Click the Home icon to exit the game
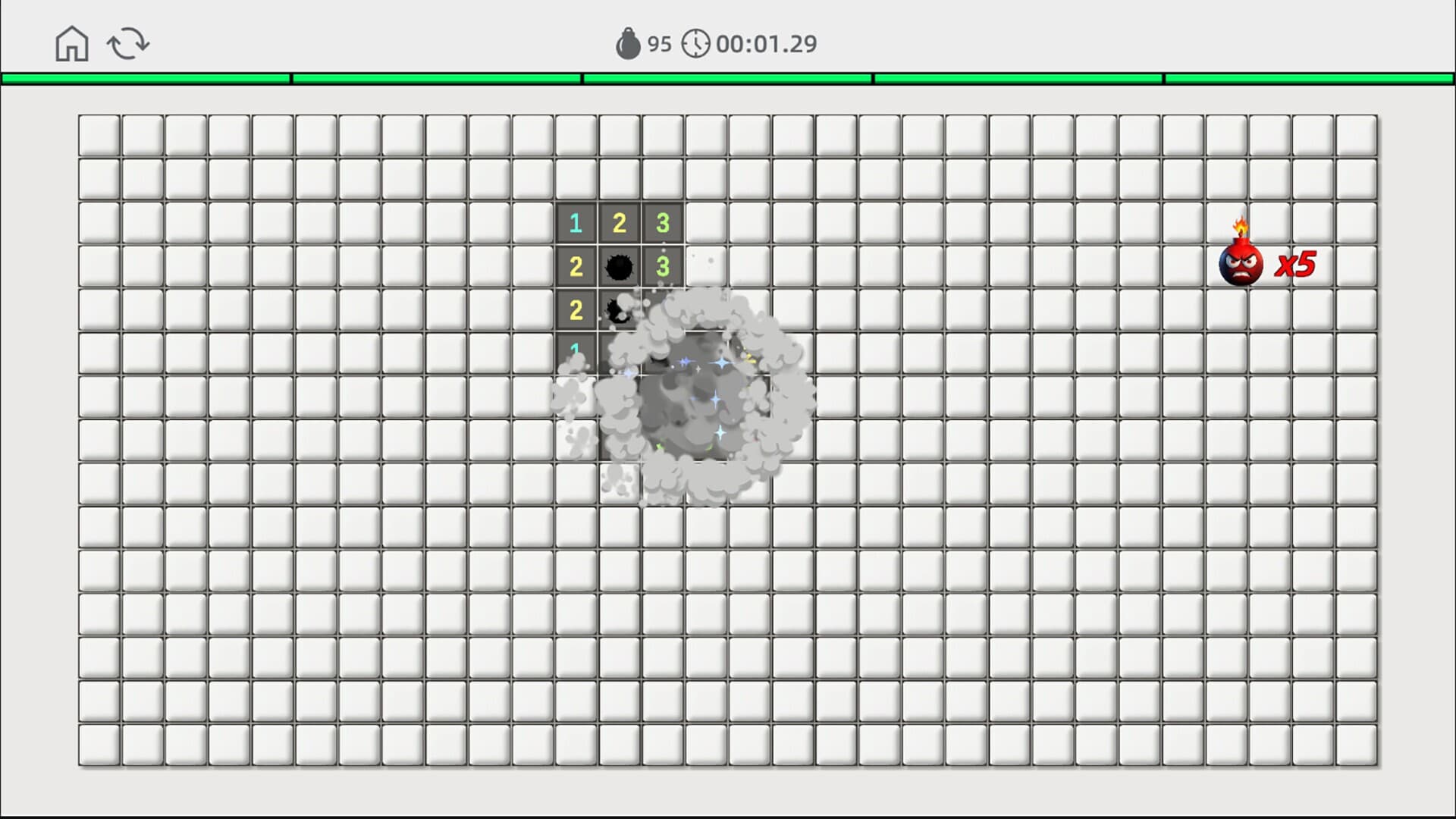1456x819 pixels. coord(71,43)
